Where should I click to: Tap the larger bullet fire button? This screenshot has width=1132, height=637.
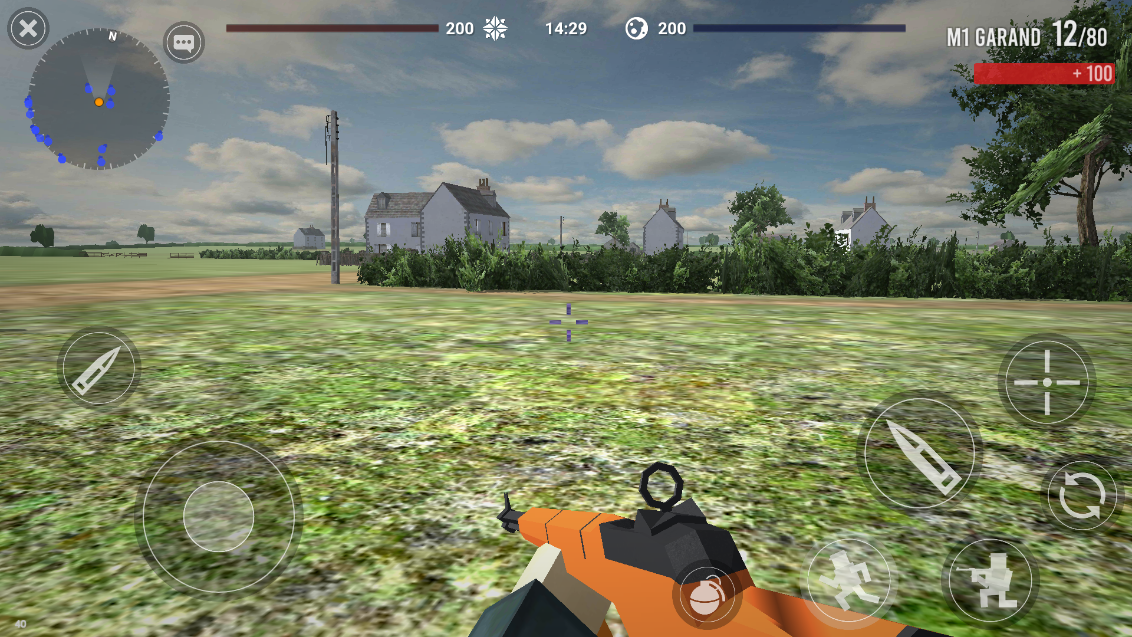[919, 453]
